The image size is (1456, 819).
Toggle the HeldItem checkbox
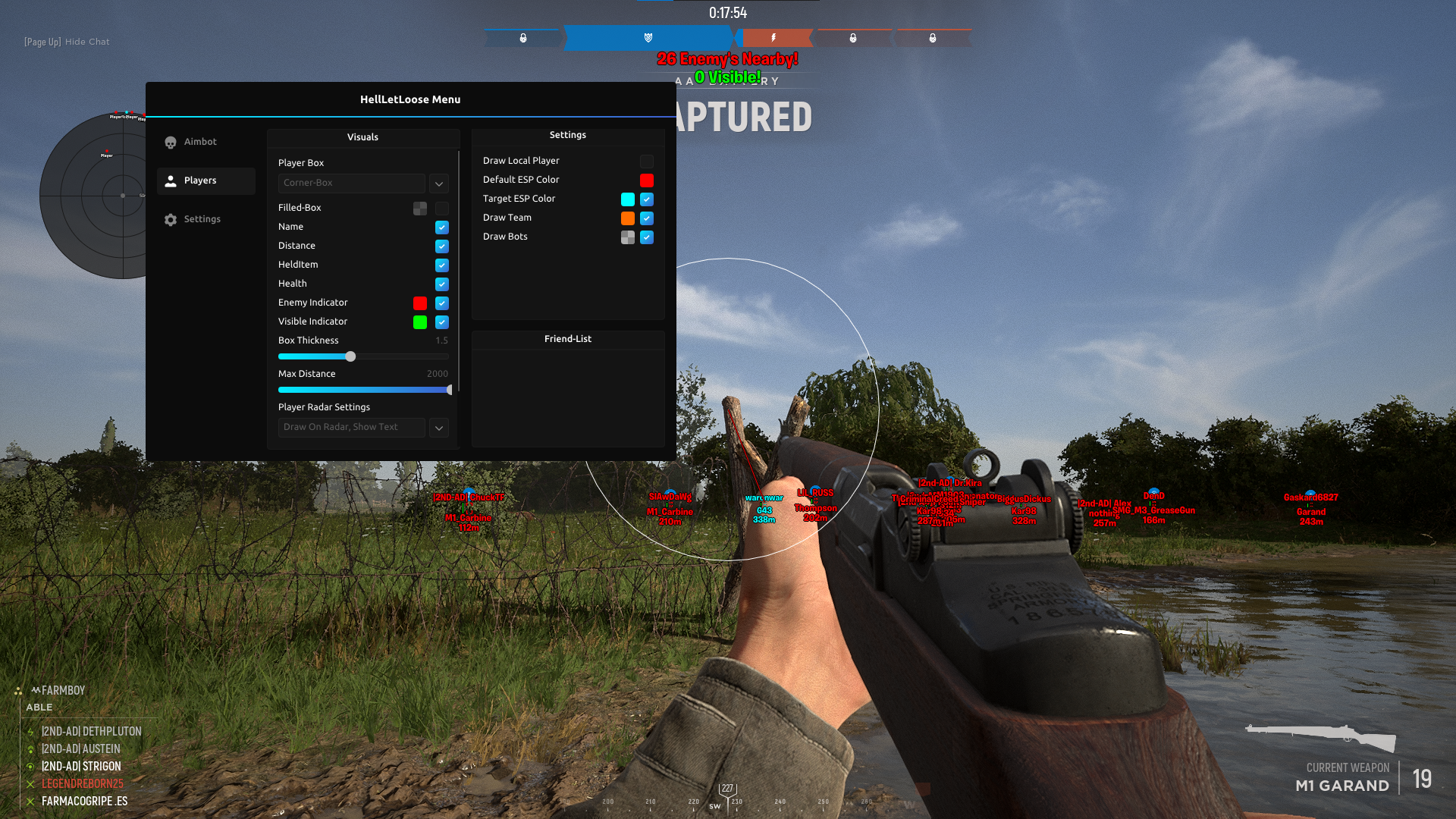point(442,265)
